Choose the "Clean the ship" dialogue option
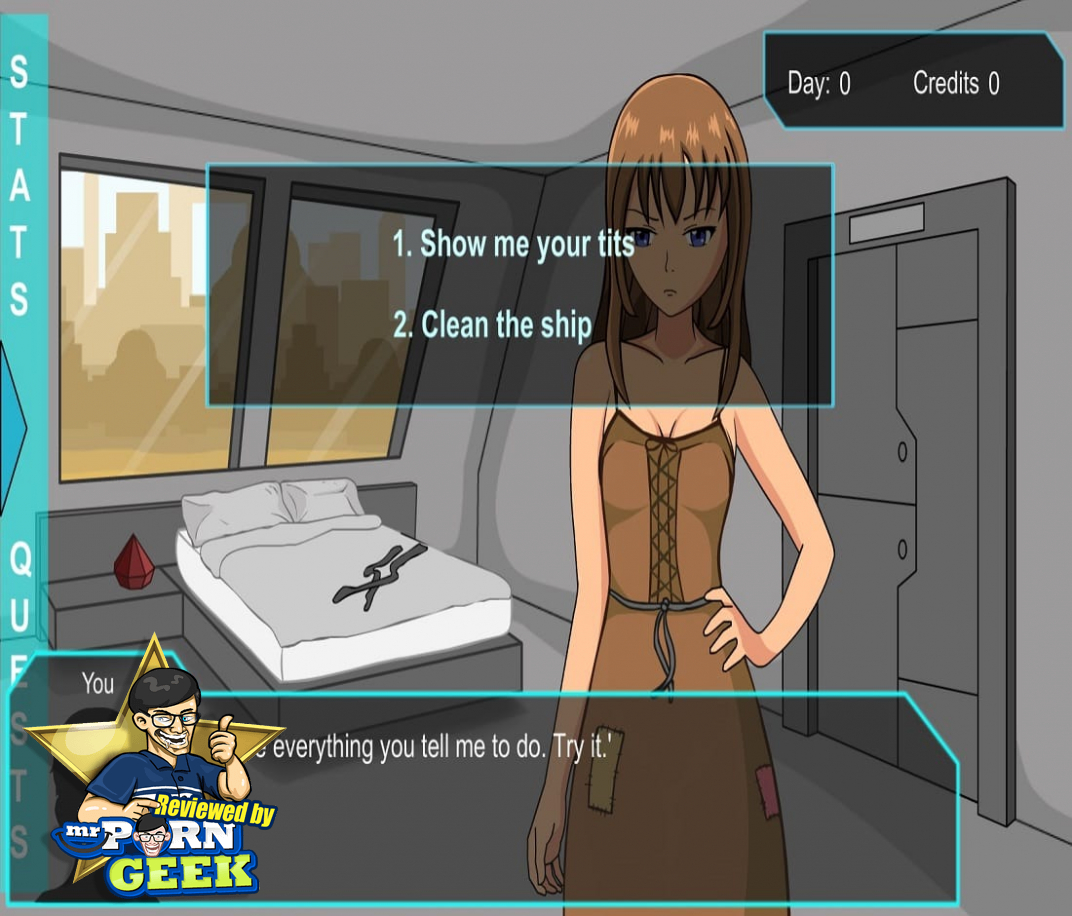Viewport: 1072px width, 916px height. (x=492, y=325)
